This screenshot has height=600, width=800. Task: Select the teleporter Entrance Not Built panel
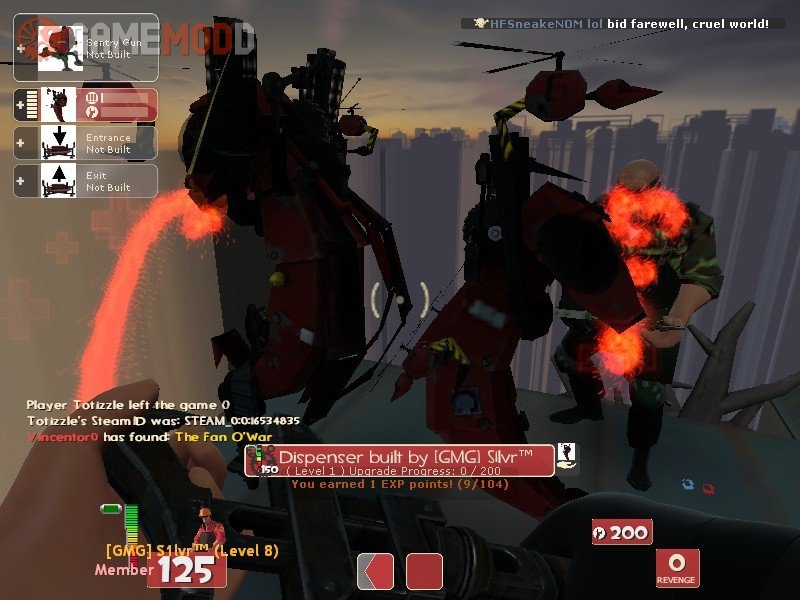(85, 142)
